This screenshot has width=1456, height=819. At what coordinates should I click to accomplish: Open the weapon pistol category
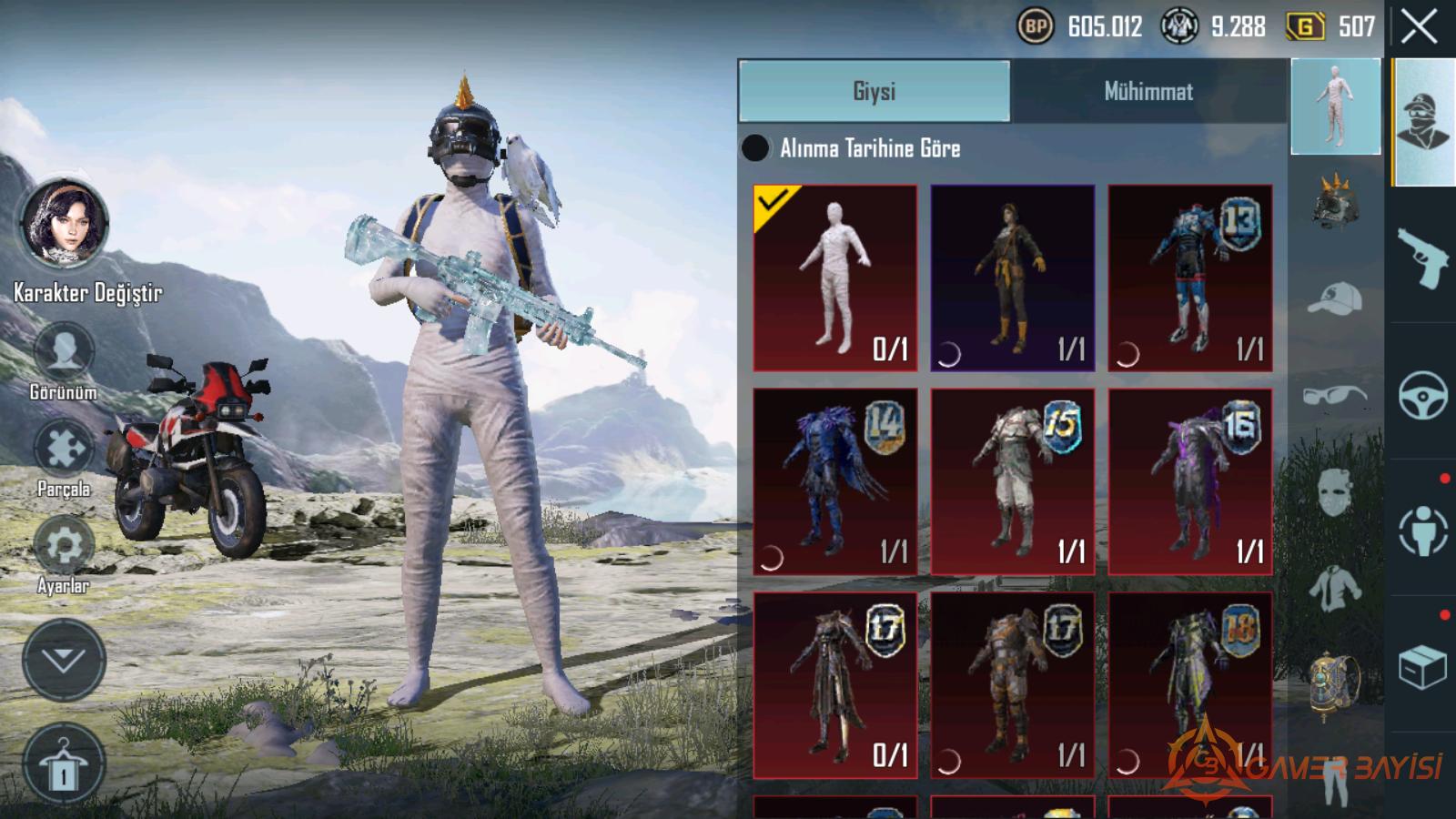point(1422,256)
